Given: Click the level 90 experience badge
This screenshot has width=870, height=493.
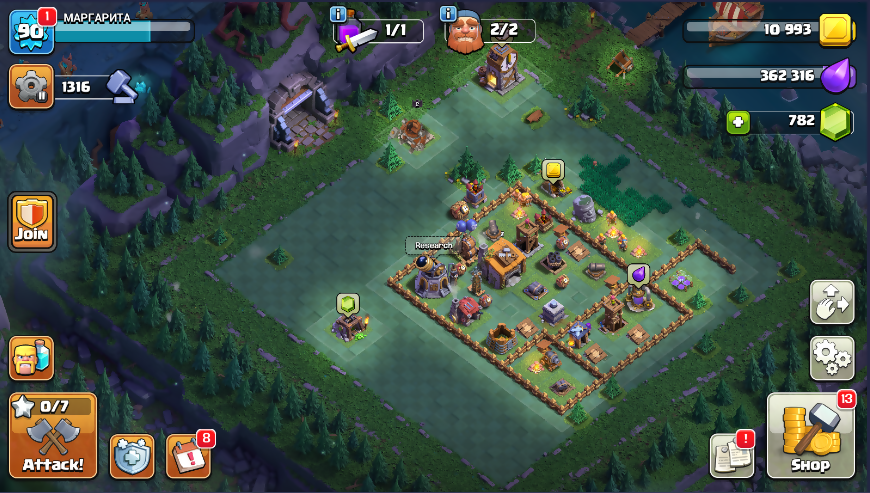Looking at the screenshot, I should [29, 32].
